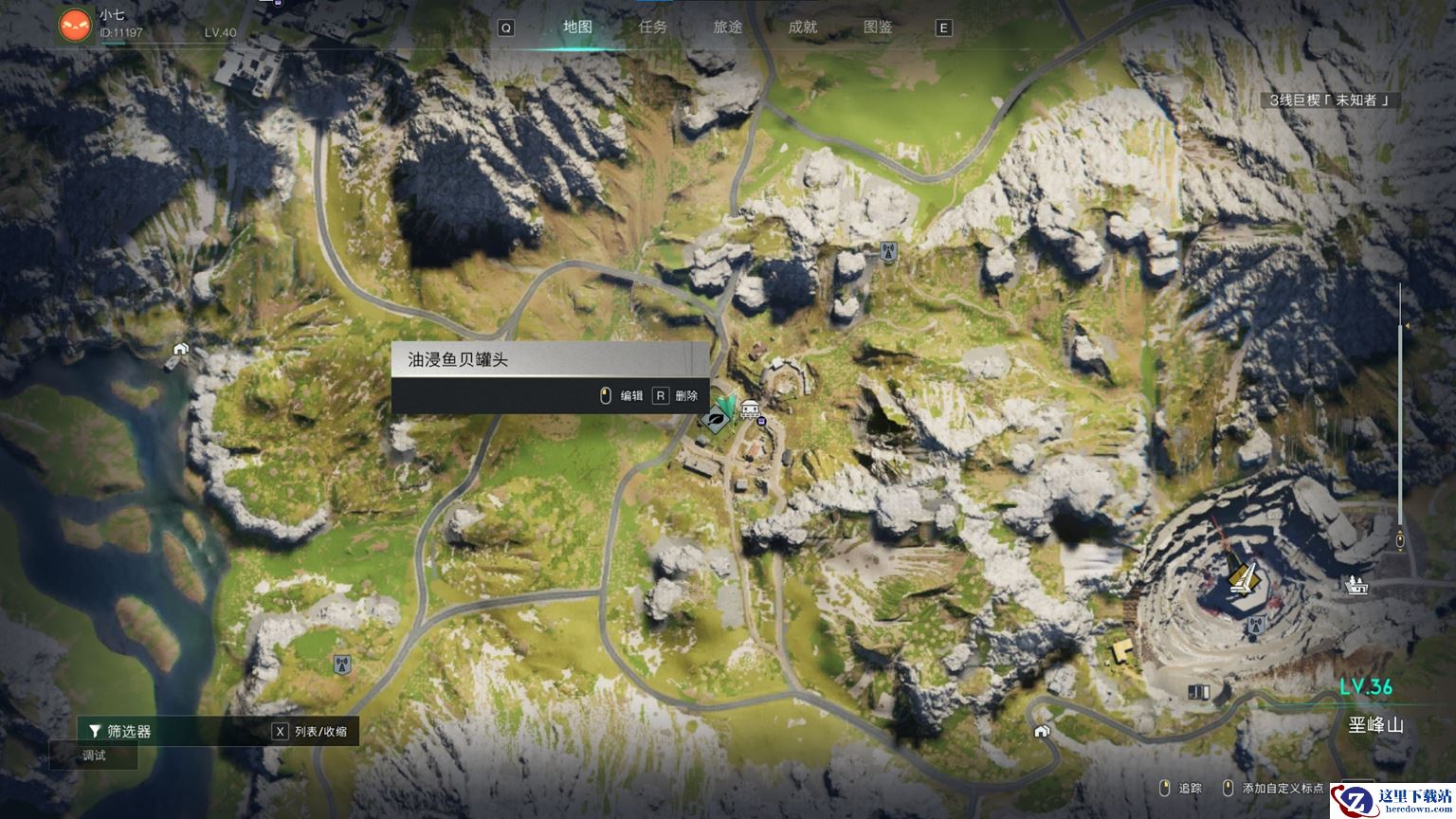Select the house marker by the western river
Screen dimensions: 1456x819
coord(180,349)
